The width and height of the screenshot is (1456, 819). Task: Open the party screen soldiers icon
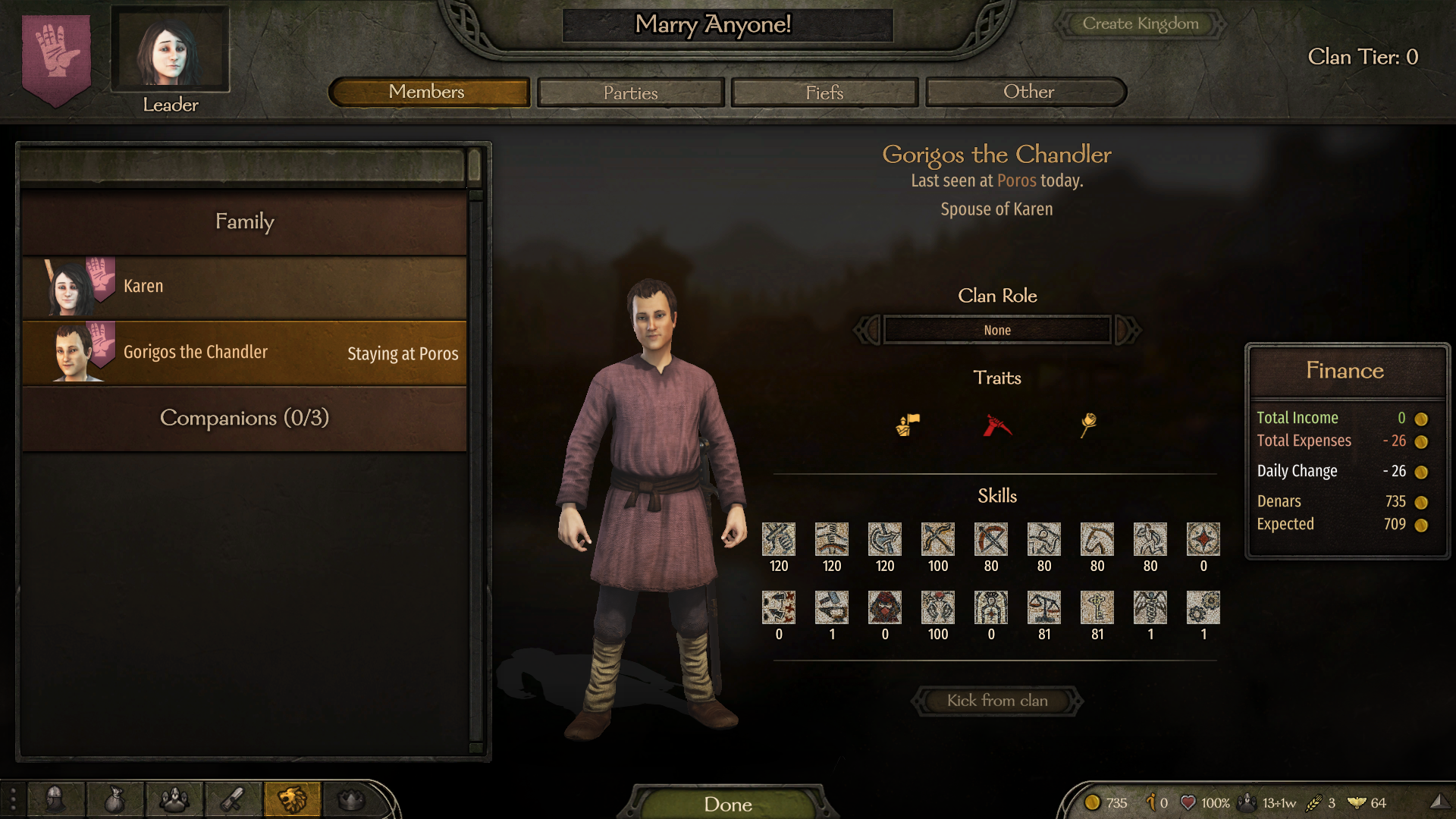click(x=174, y=799)
